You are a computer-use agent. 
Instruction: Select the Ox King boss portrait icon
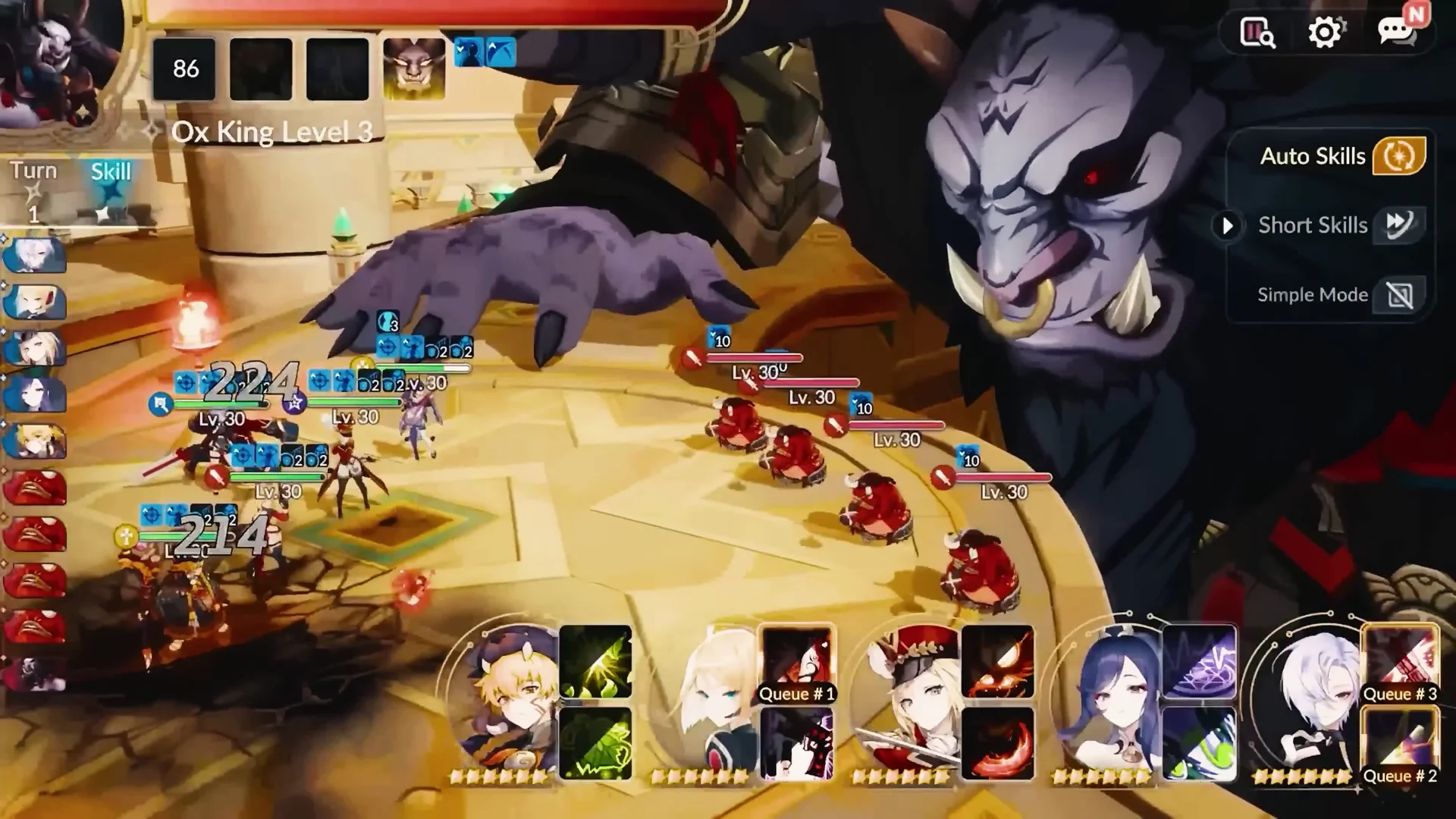point(414,69)
